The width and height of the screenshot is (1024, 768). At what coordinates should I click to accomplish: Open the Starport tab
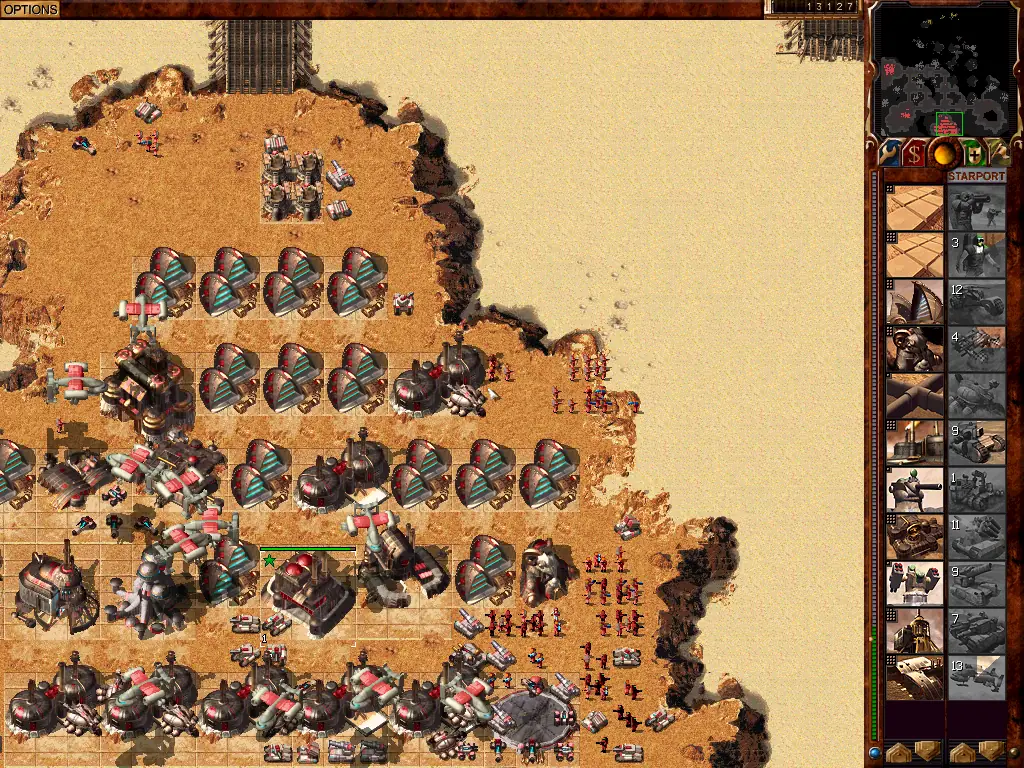[976, 176]
